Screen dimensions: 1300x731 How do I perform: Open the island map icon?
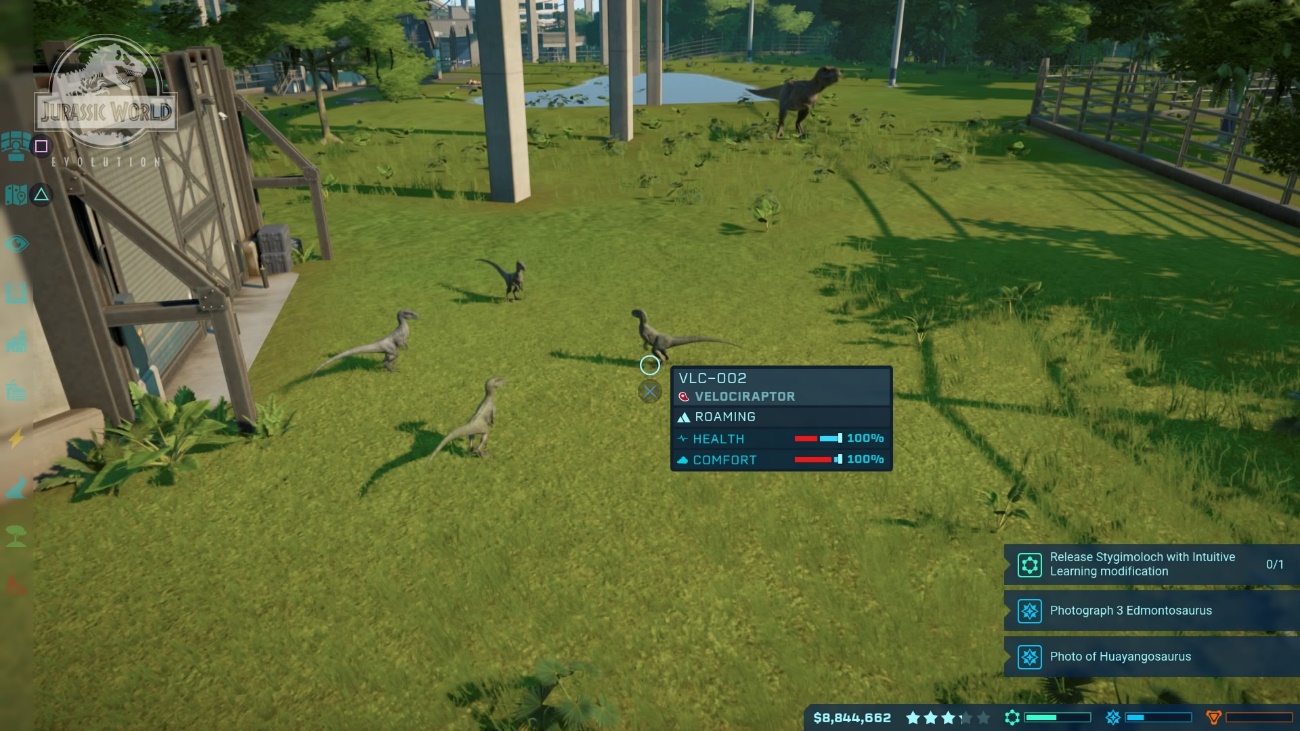pos(15,195)
